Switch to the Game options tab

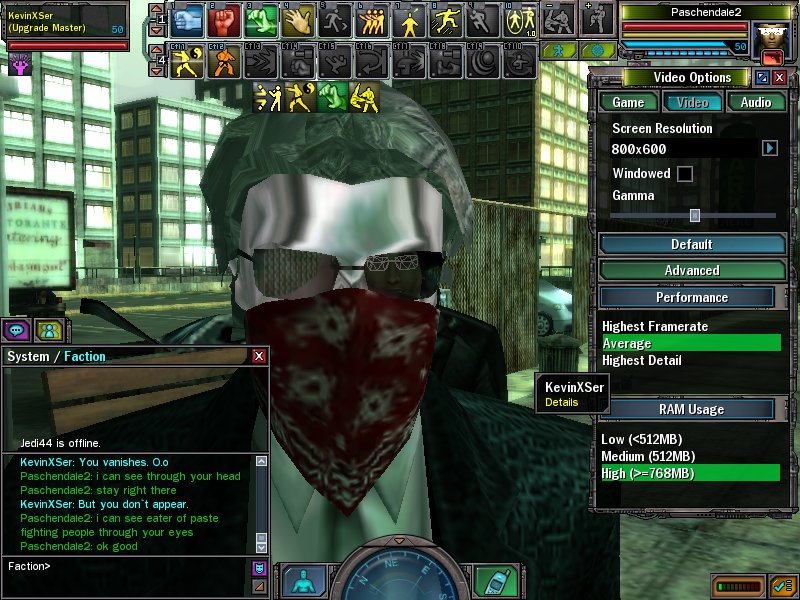point(628,102)
